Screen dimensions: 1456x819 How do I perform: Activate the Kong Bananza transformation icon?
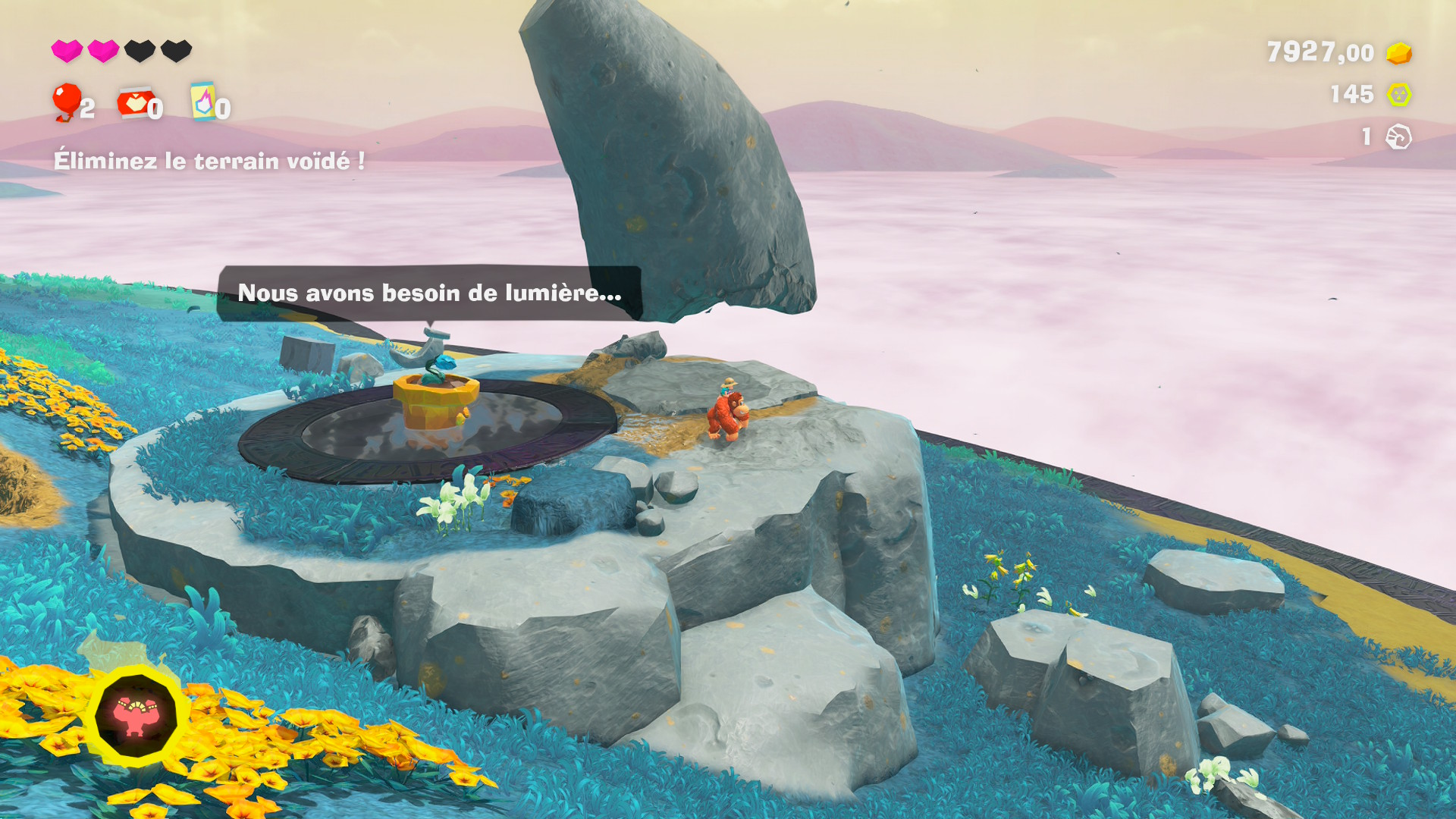[x=136, y=716]
